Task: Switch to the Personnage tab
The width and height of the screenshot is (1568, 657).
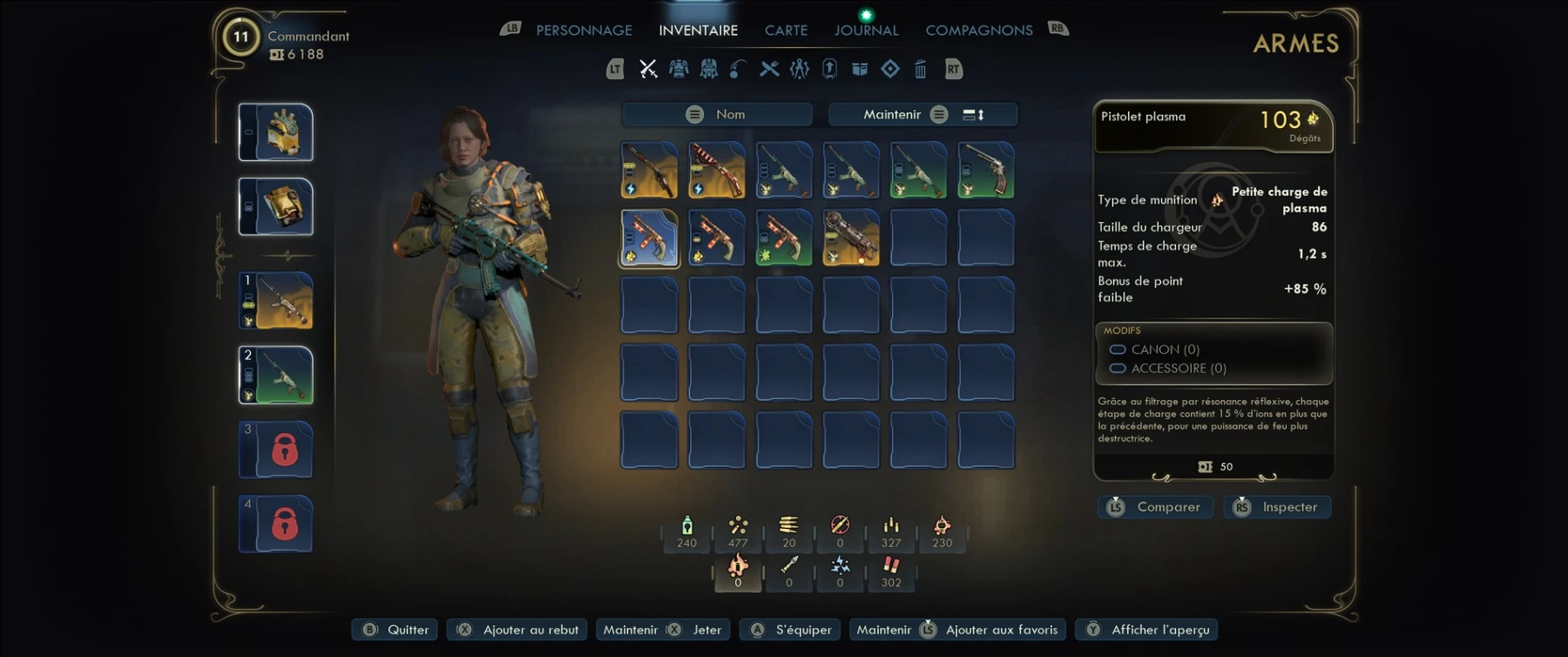Action: [584, 30]
